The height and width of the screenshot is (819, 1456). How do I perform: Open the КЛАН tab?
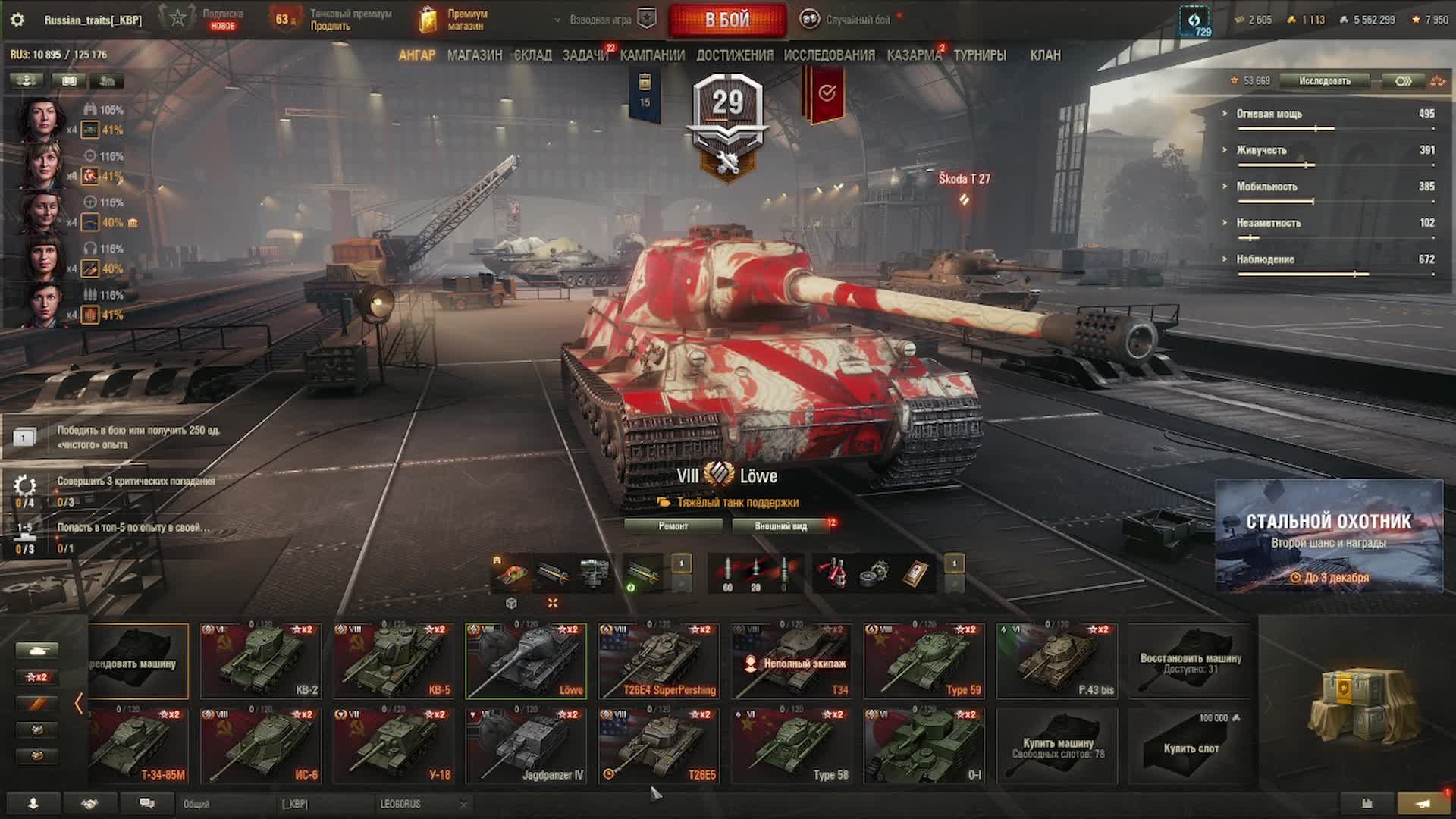pos(1045,55)
